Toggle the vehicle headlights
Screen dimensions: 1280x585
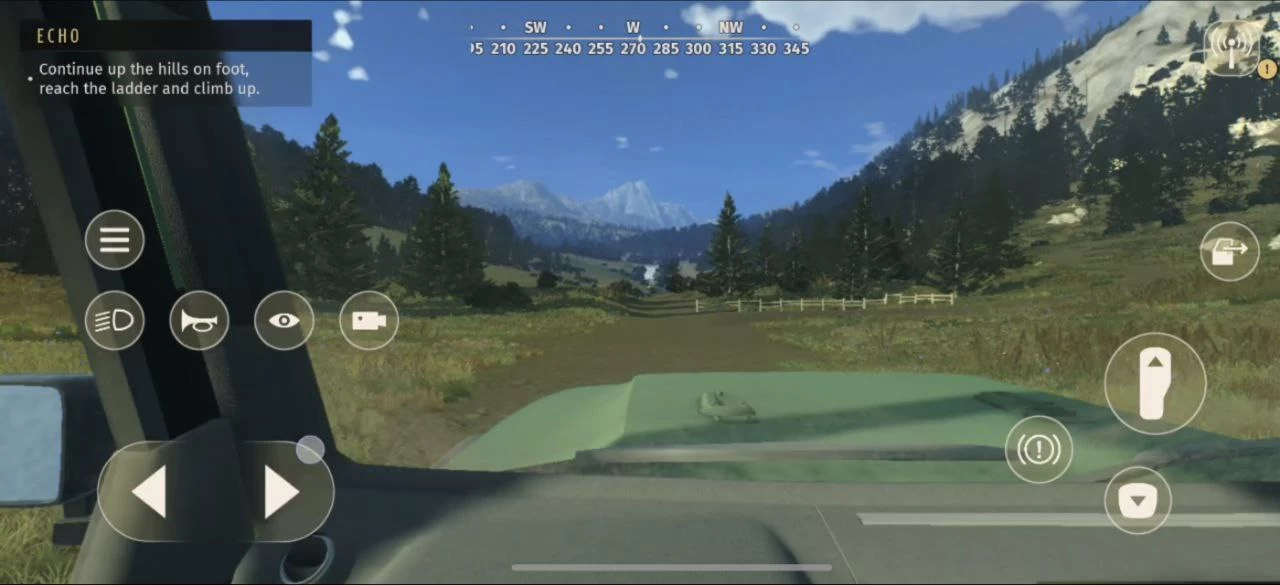115,321
